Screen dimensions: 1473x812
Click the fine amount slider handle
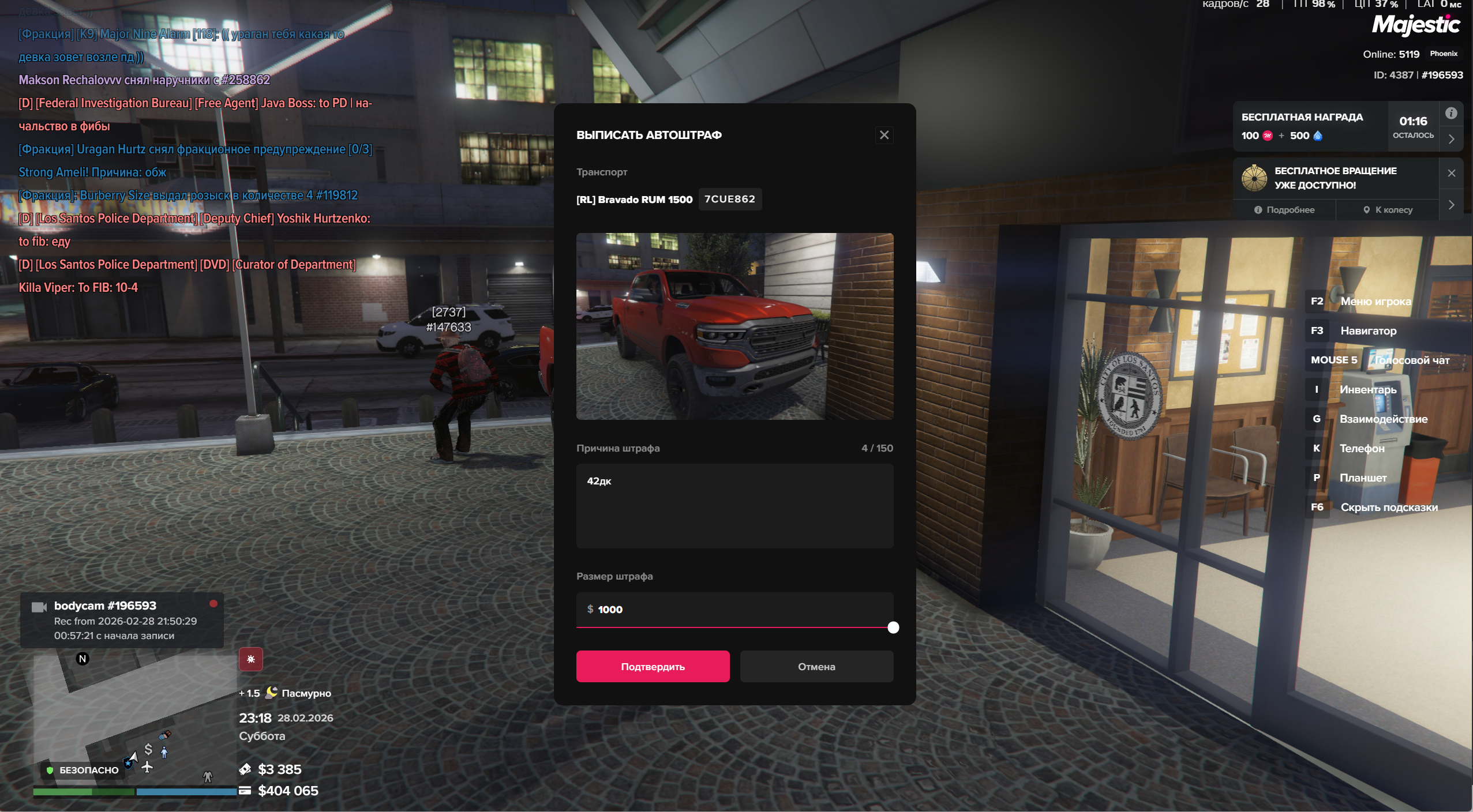pos(893,627)
